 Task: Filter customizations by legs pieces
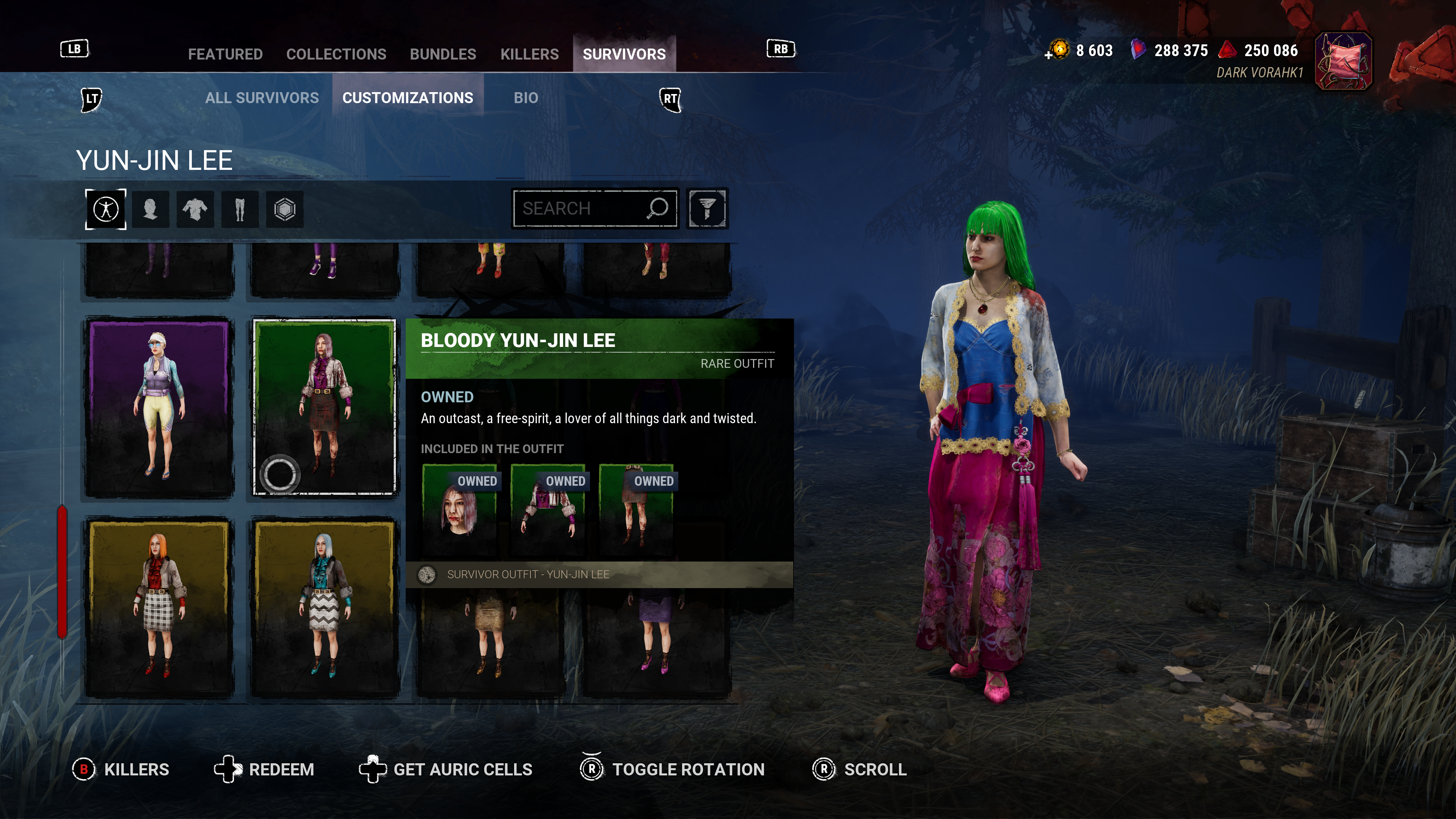[240, 209]
